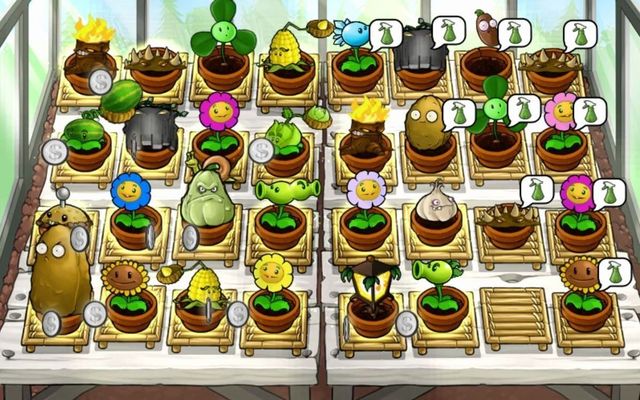Pick up the coin beside the Plantern lantern
This screenshot has height=400, width=640.
coord(406,322)
